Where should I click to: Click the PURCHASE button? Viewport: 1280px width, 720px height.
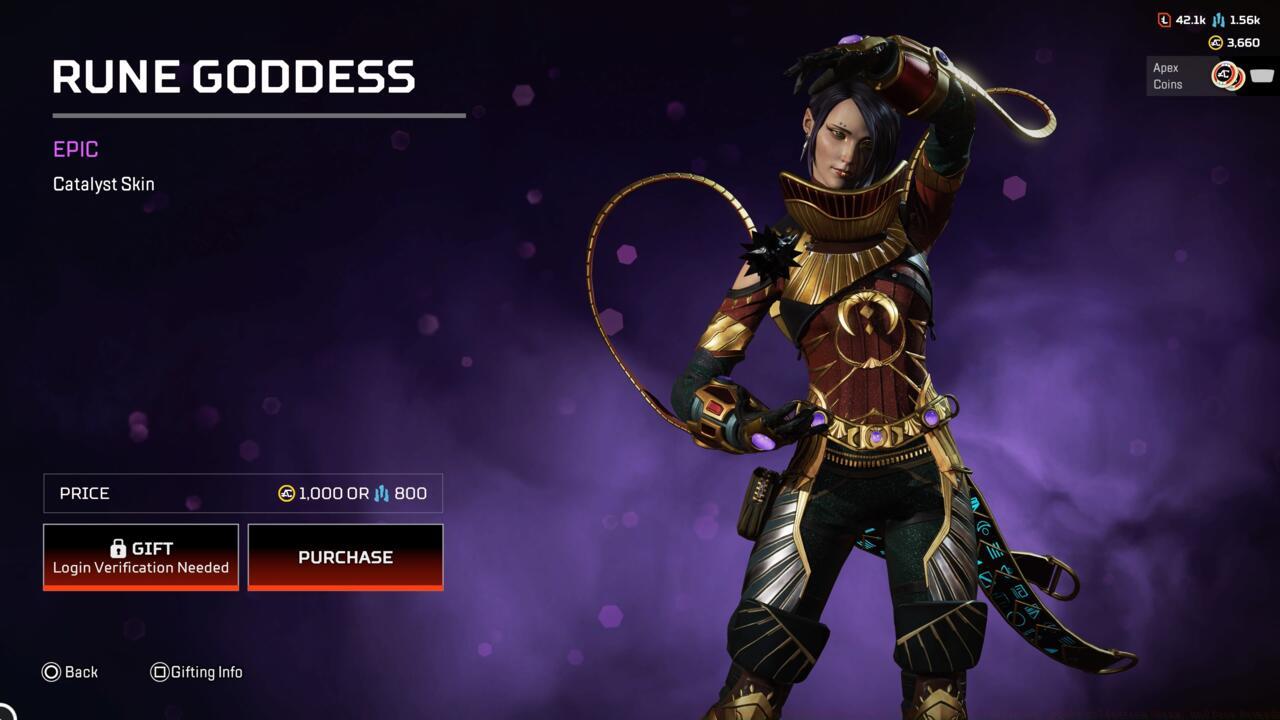(345, 557)
